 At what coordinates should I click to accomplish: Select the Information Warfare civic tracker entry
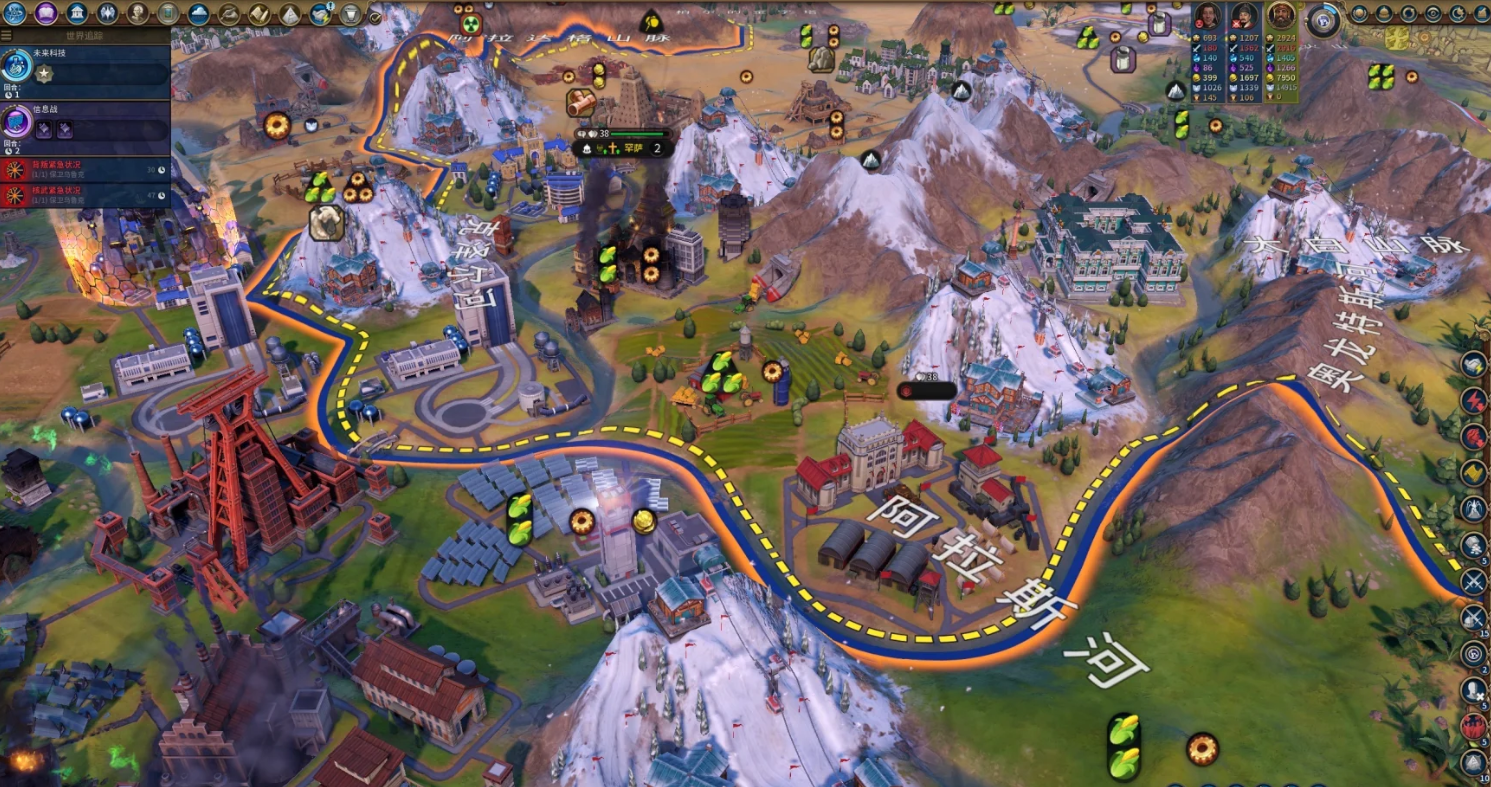(x=85, y=124)
